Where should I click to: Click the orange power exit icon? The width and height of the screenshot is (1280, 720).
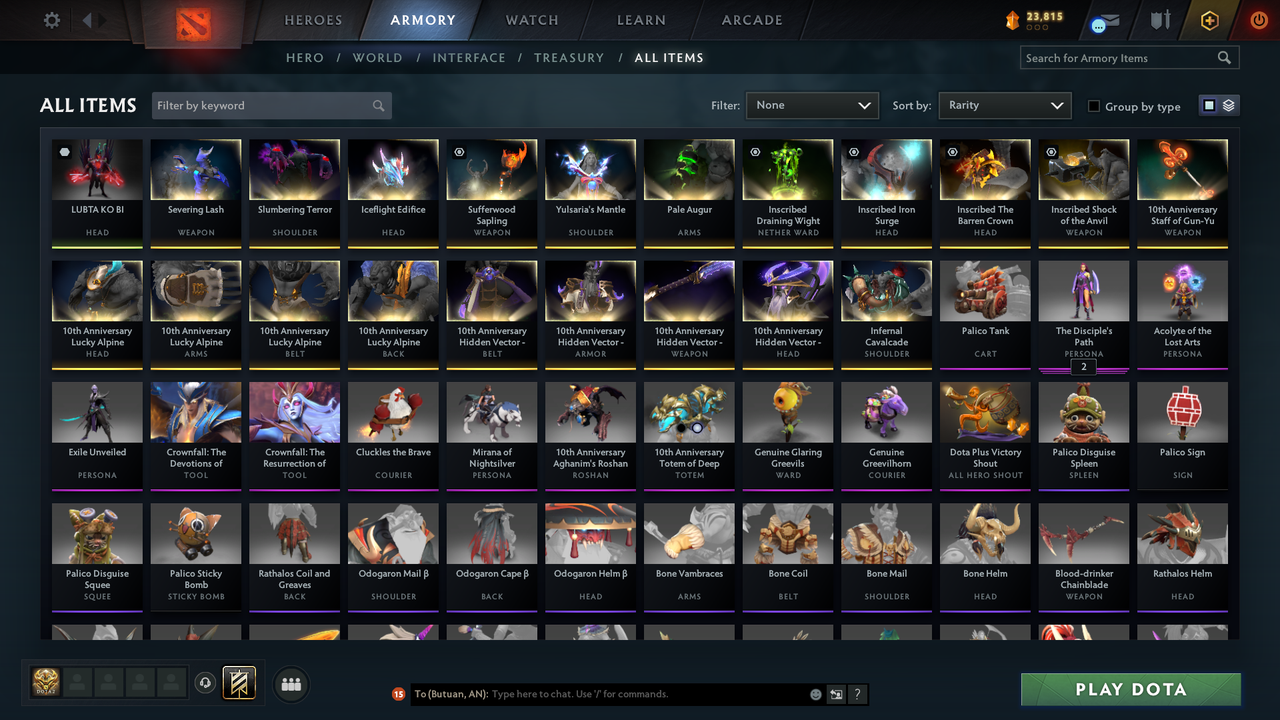[x=1257, y=19]
